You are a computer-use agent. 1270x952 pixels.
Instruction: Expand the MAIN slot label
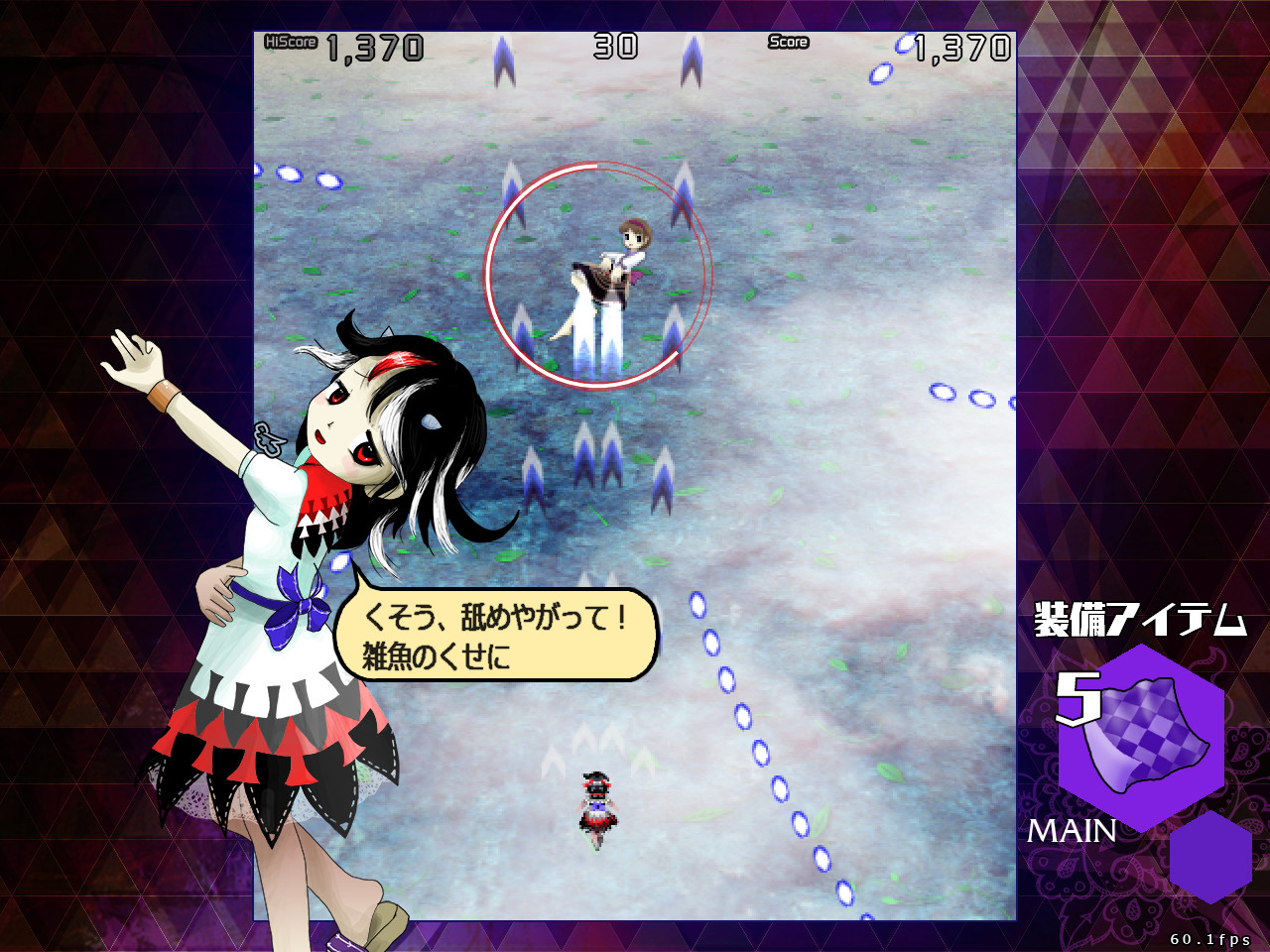coord(1075,831)
